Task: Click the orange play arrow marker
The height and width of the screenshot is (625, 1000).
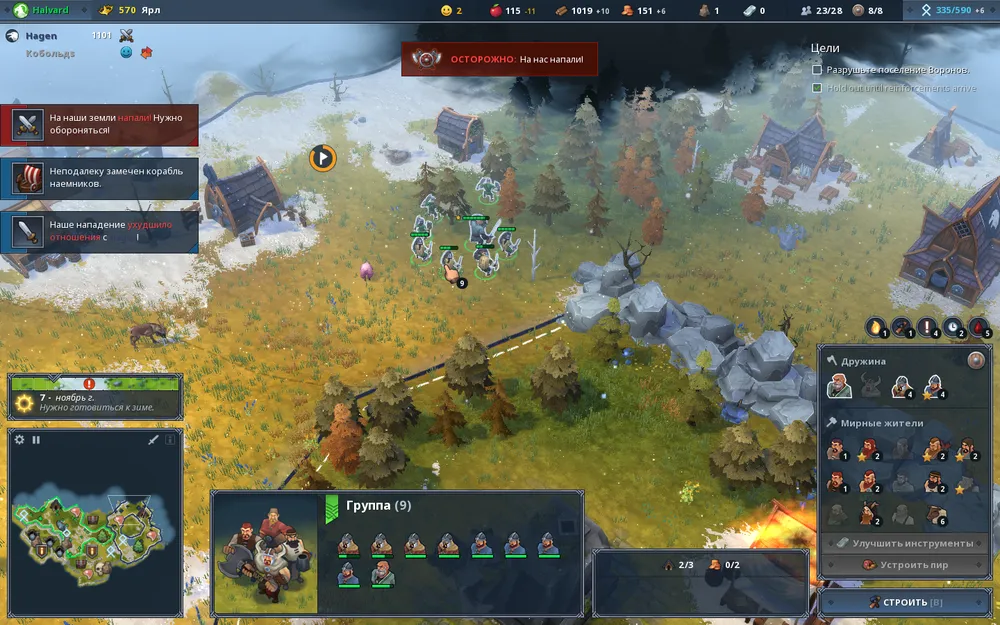Action: (322, 157)
